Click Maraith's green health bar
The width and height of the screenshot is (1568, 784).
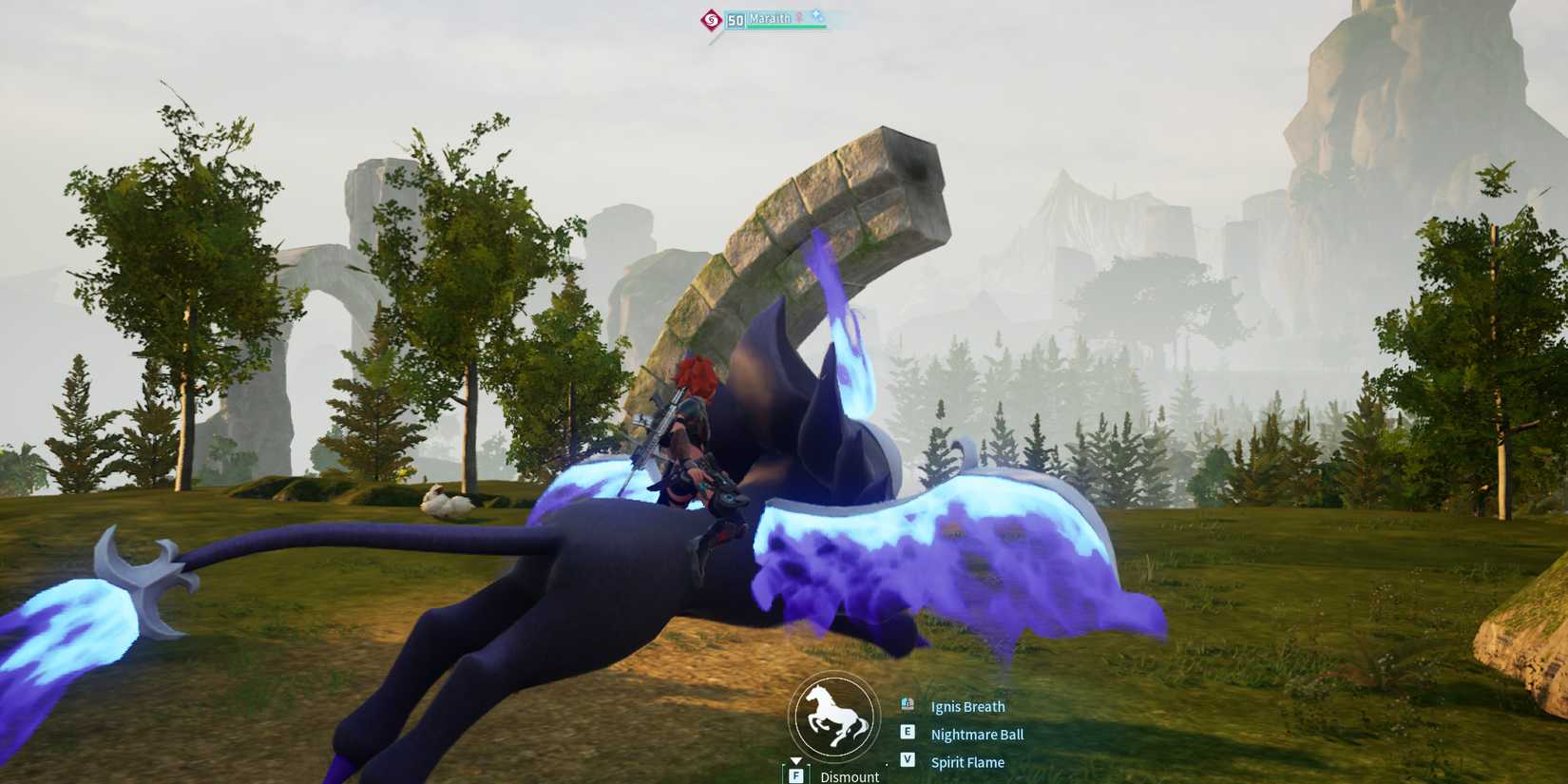click(x=786, y=27)
